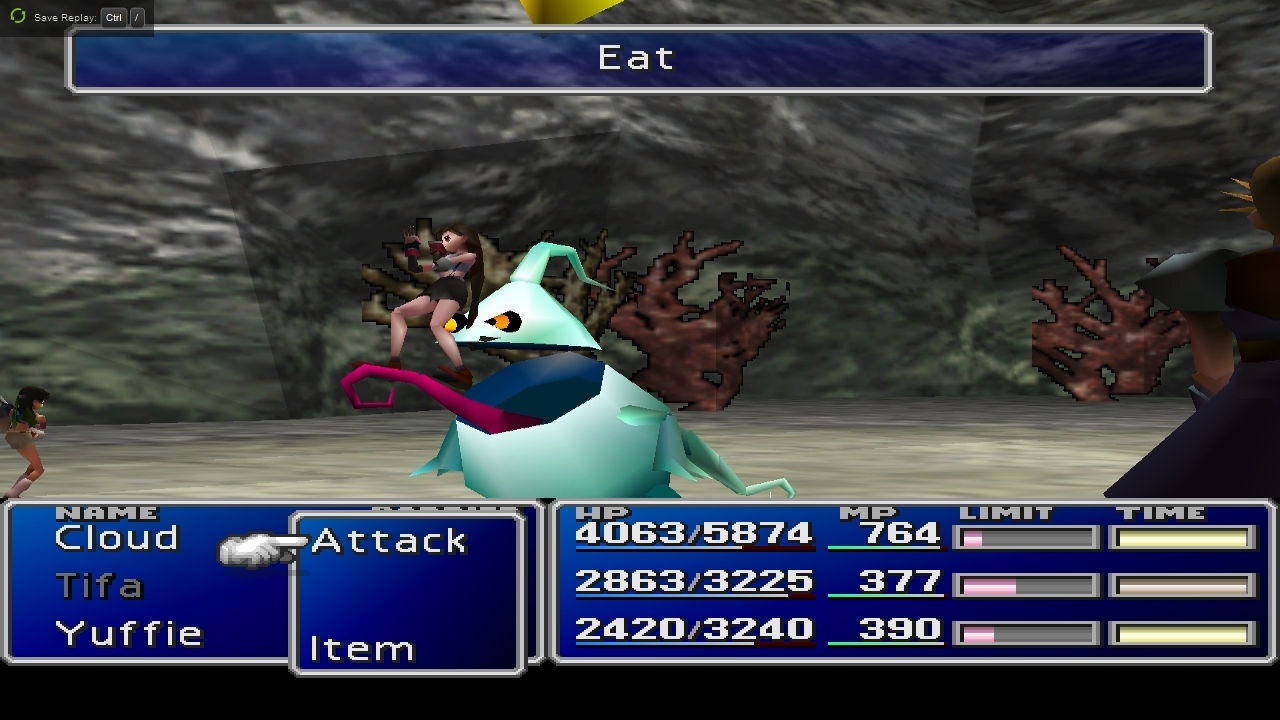Choose Cloud in the party list

click(117, 538)
